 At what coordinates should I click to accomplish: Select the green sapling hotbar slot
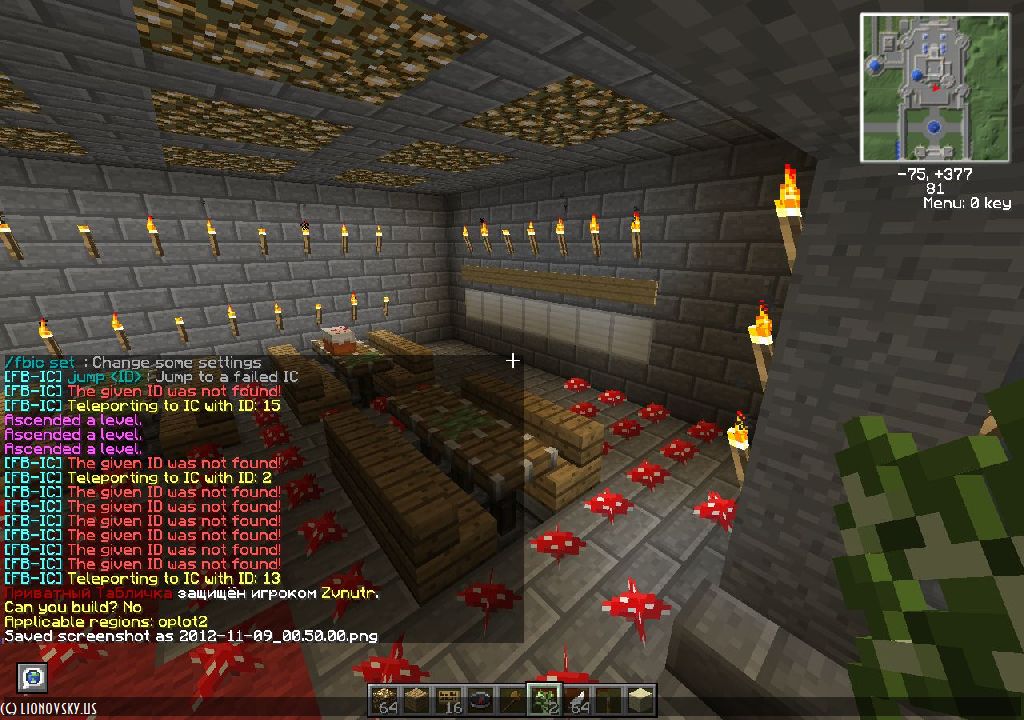click(x=544, y=701)
